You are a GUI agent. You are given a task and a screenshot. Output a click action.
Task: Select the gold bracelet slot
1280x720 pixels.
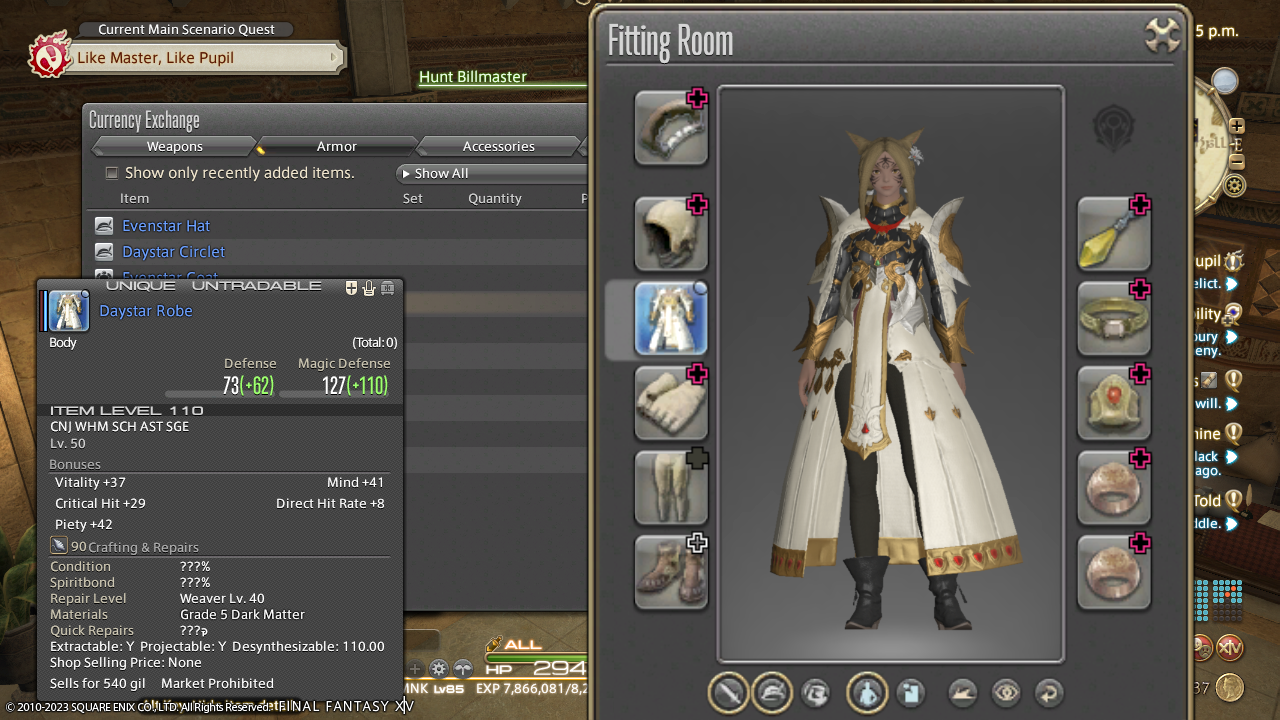[x=1113, y=320]
